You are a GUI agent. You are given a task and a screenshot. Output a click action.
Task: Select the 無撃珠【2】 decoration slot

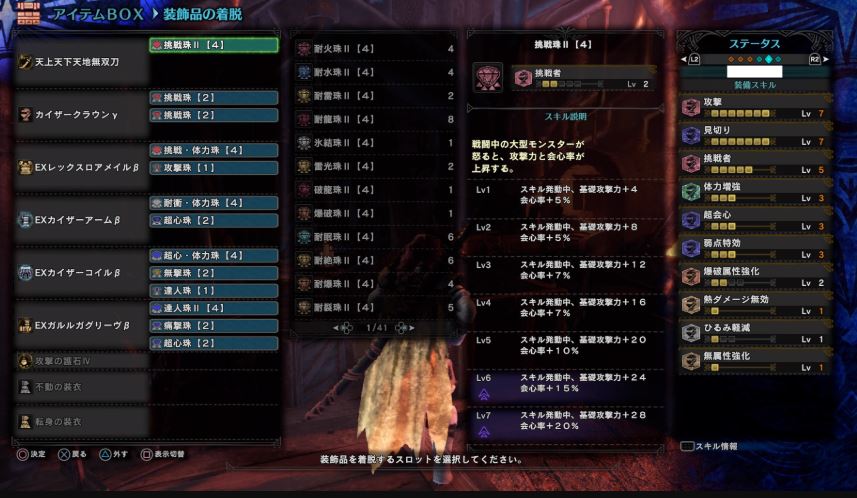coord(213,273)
